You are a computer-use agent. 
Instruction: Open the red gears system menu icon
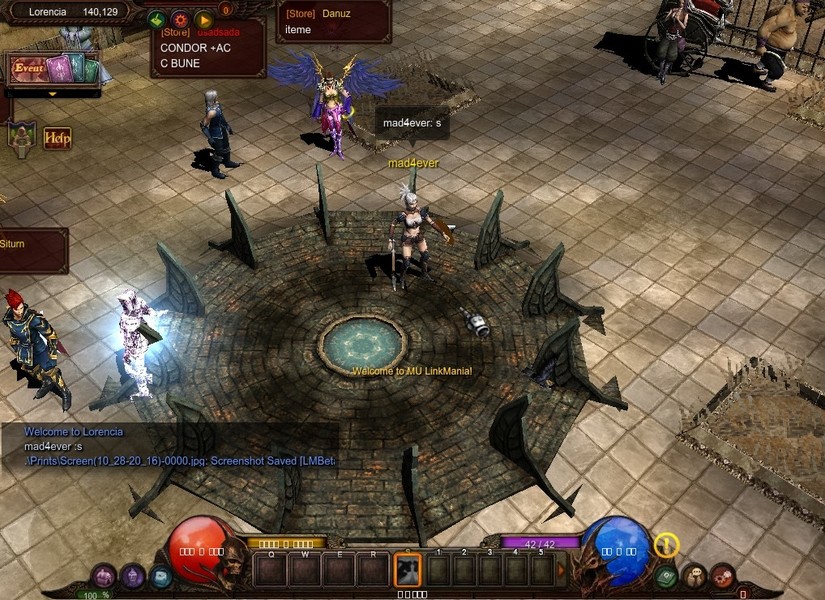722,576
